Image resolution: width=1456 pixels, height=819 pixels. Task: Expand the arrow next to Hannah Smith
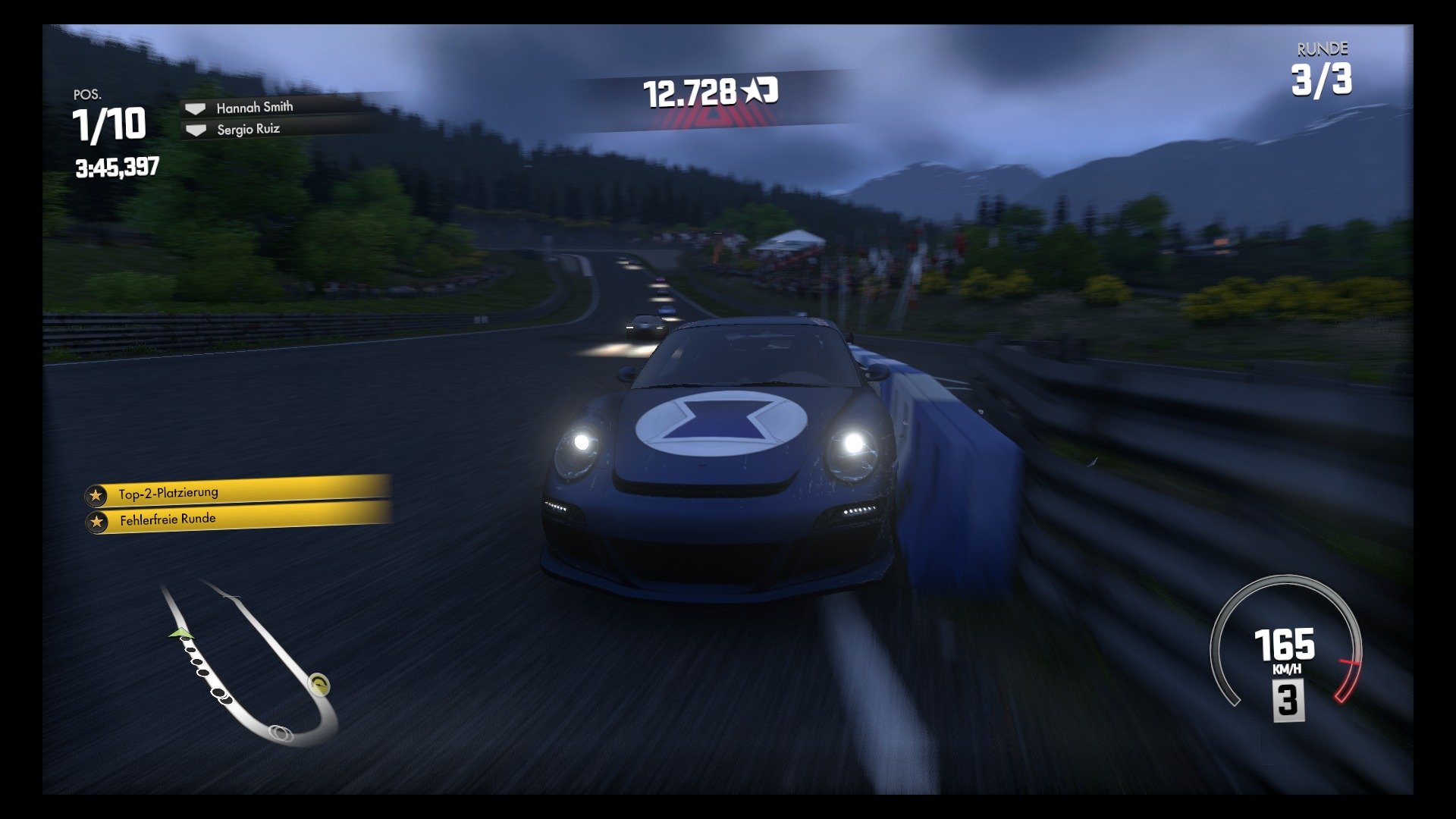pyautogui.click(x=196, y=107)
